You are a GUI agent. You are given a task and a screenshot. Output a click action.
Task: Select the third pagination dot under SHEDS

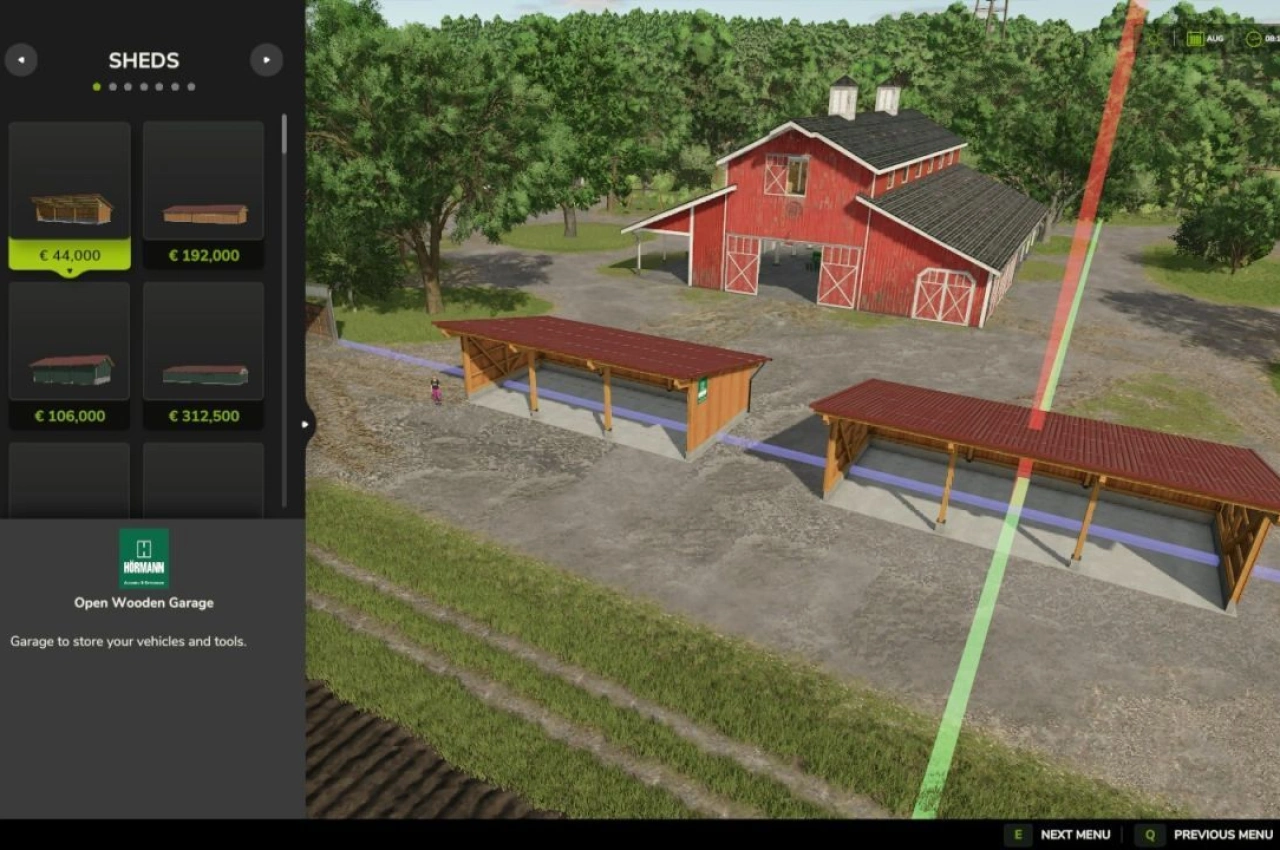pyautogui.click(x=127, y=87)
